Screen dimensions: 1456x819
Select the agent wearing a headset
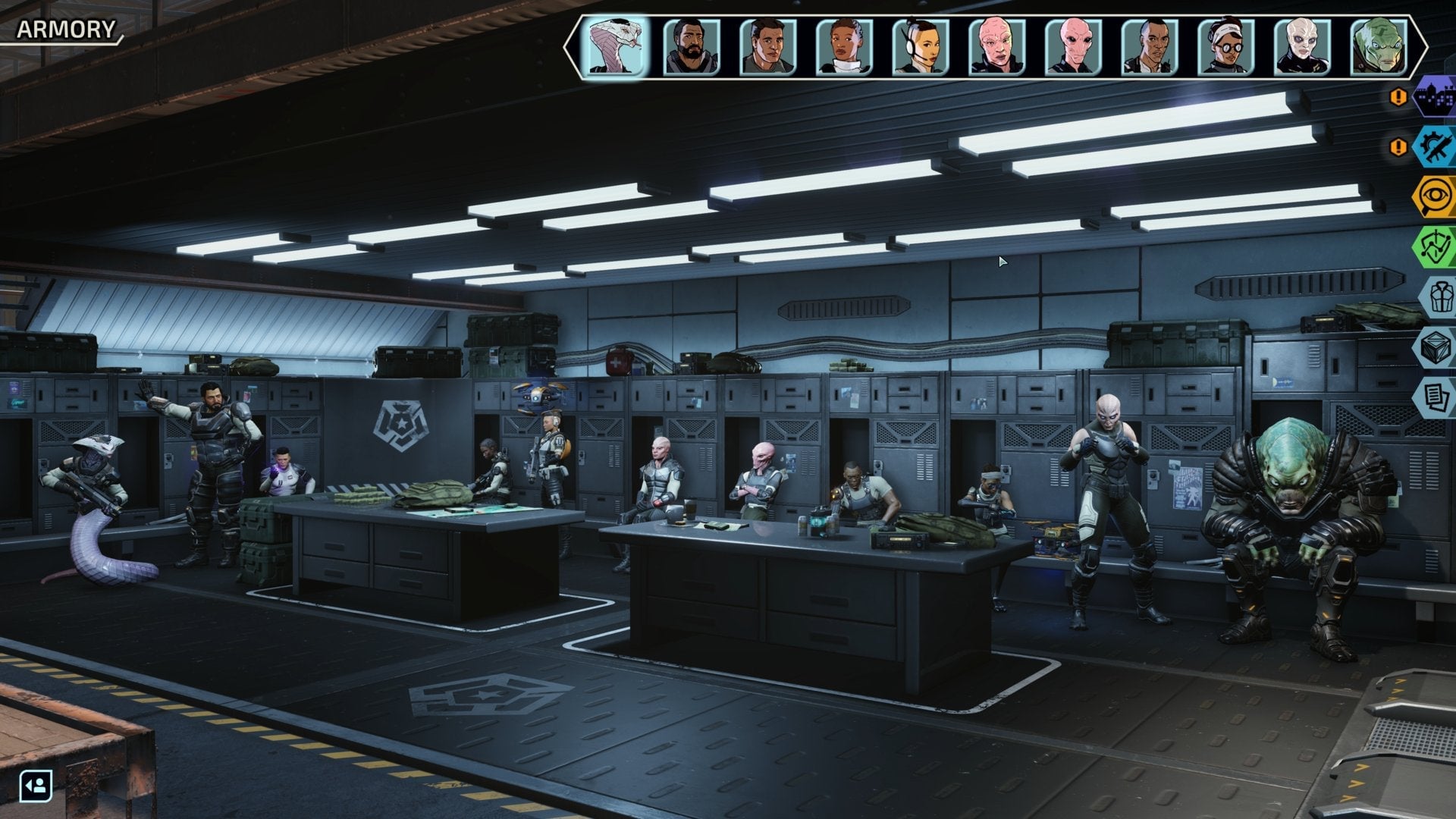[920, 47]
